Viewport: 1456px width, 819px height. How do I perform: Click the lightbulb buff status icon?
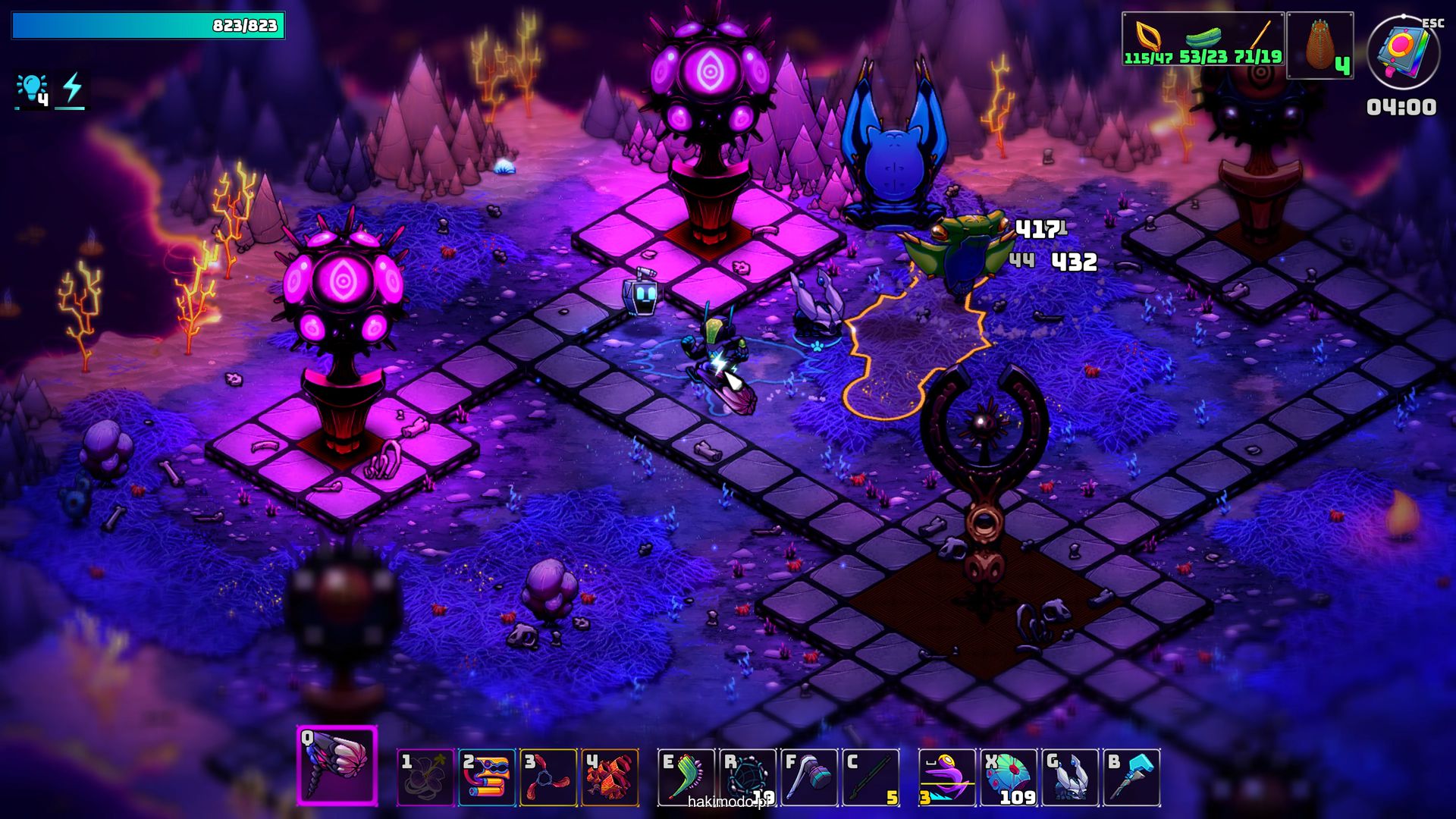(x=33, y=89)
